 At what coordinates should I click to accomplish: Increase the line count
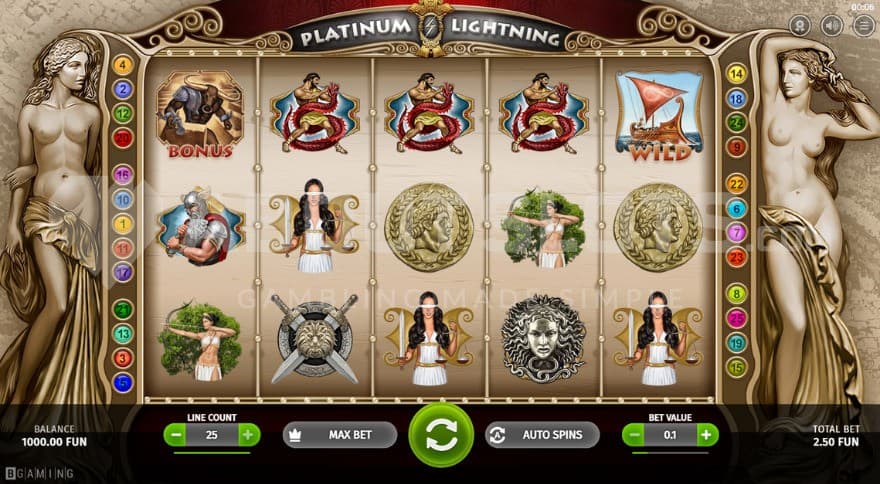pyautogui.click(x=248, y=435)
